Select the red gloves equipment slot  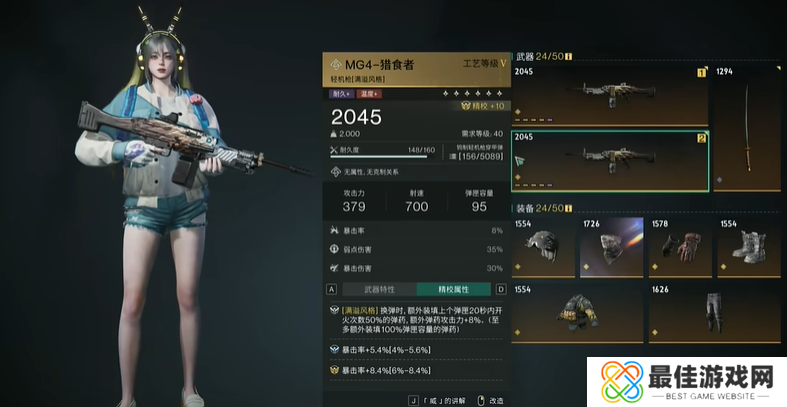[x=679, y=247]
